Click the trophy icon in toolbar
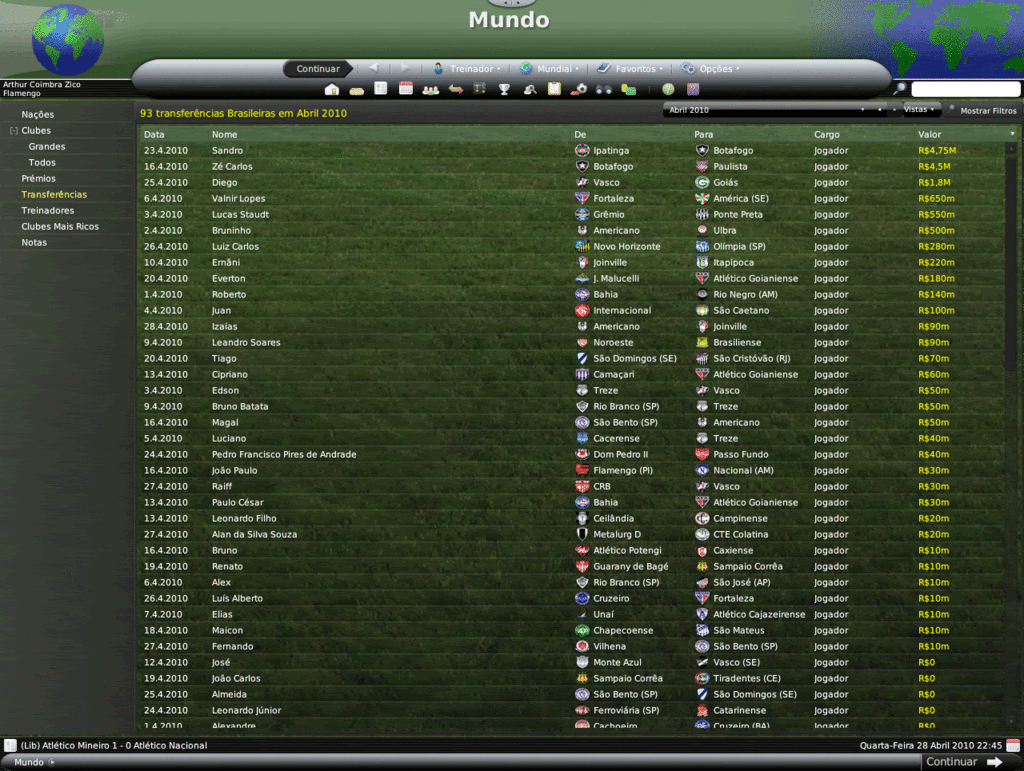The height and width of the screenshot is (771, 1024). coord(505,89)
